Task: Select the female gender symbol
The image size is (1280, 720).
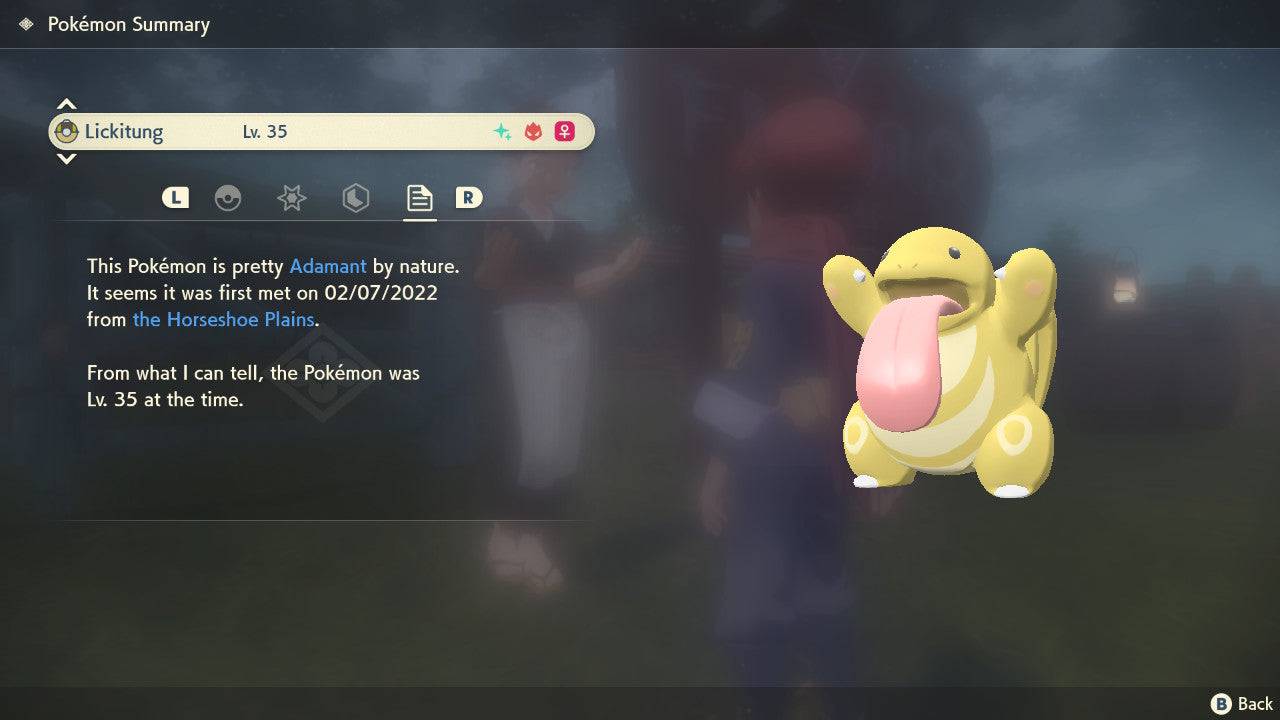Action: (565, 131)
